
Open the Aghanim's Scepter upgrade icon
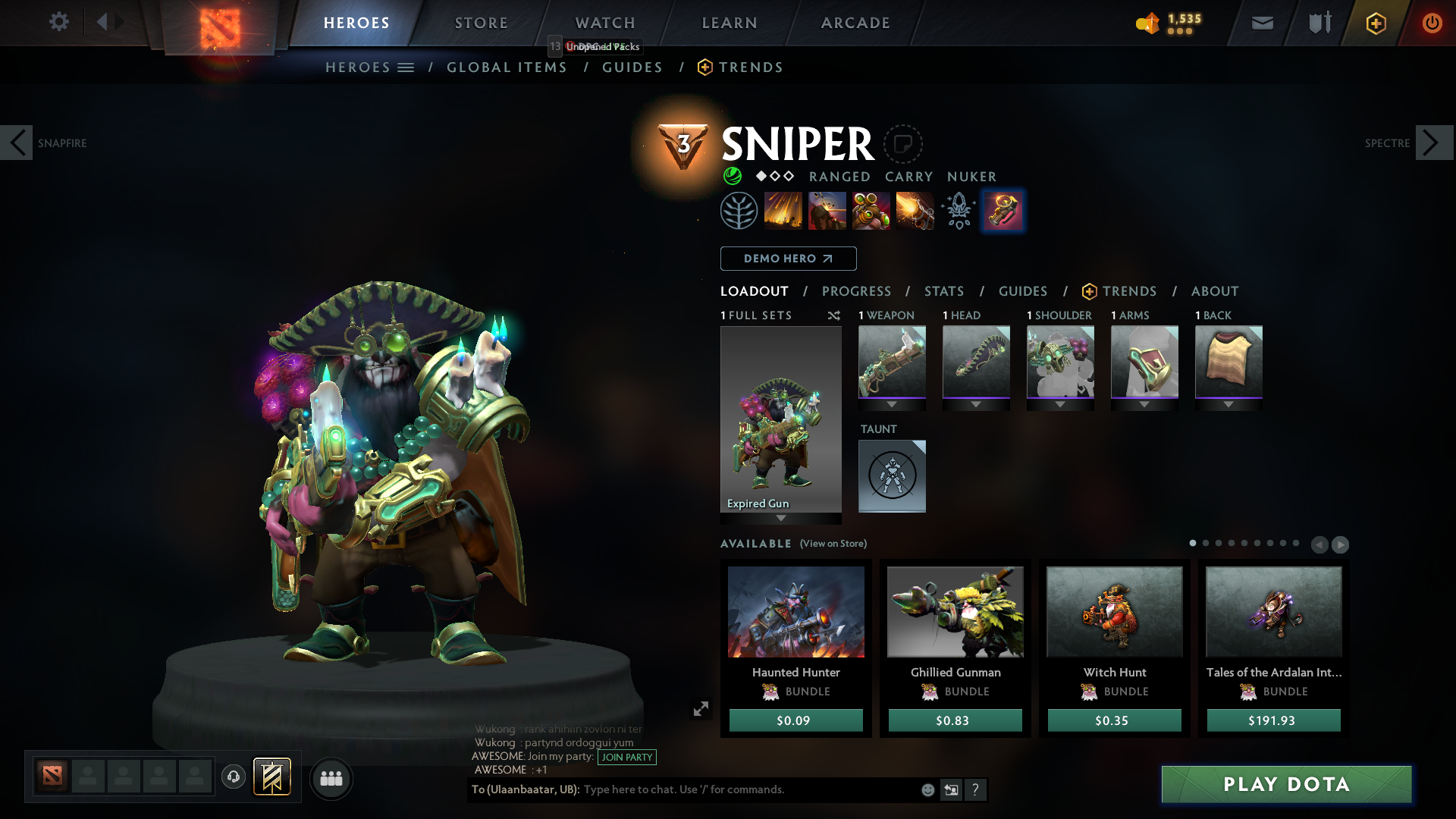(959, 210)
